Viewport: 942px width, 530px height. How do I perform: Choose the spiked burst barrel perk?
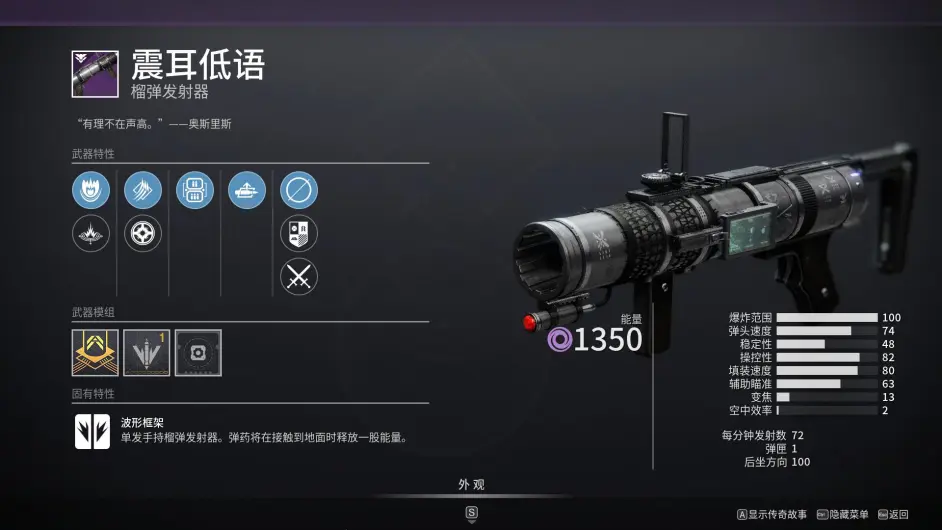(x=91, y=233)
